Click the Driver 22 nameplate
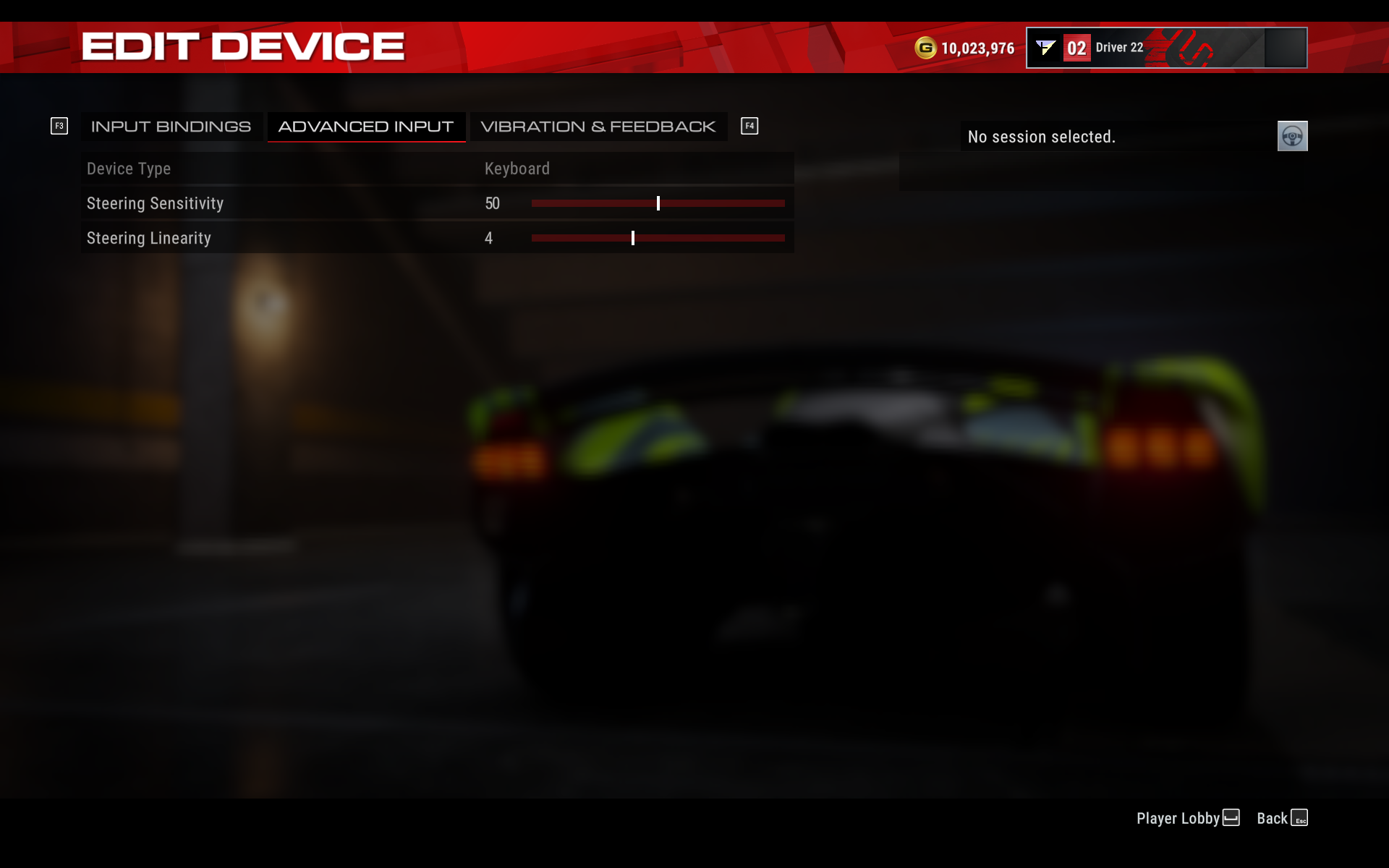The image size is (1389, 868). coord(1117,48)
